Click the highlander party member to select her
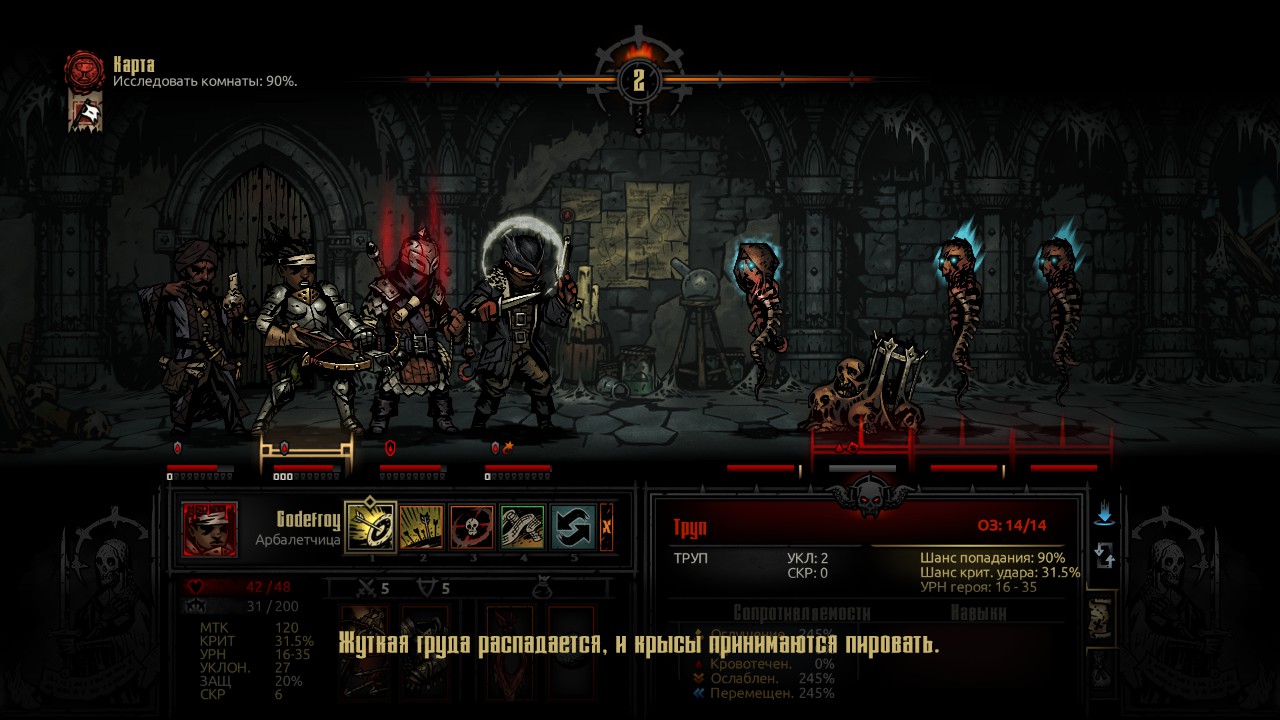The height and width of the screenshot is (720, 1280). pyautogui.click(x=300, y=330)
